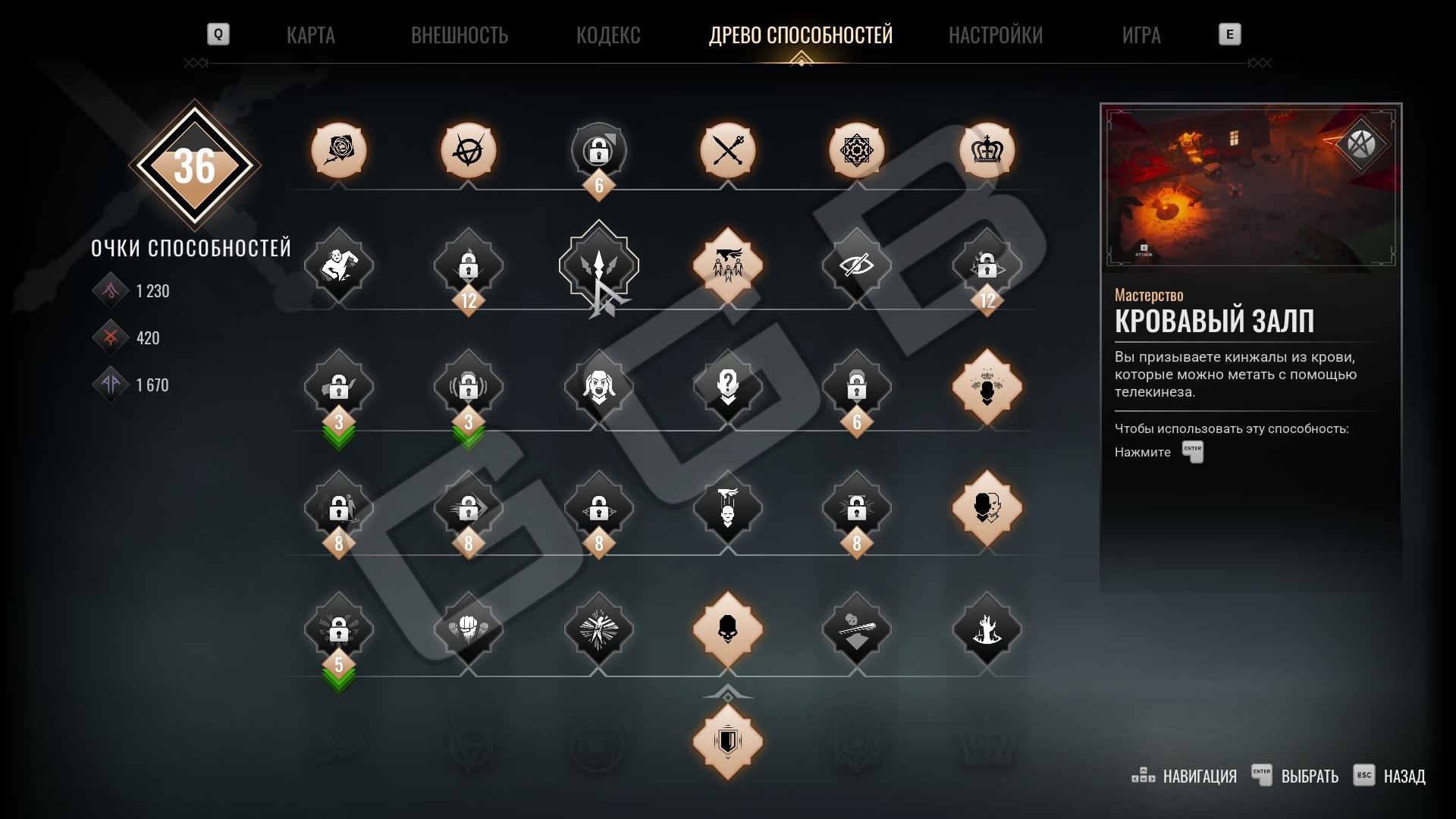This screenshot has height=819, width=1456.
Task: Open the ВНЕШНОСТЬ tab
Action: pos(459,35)
